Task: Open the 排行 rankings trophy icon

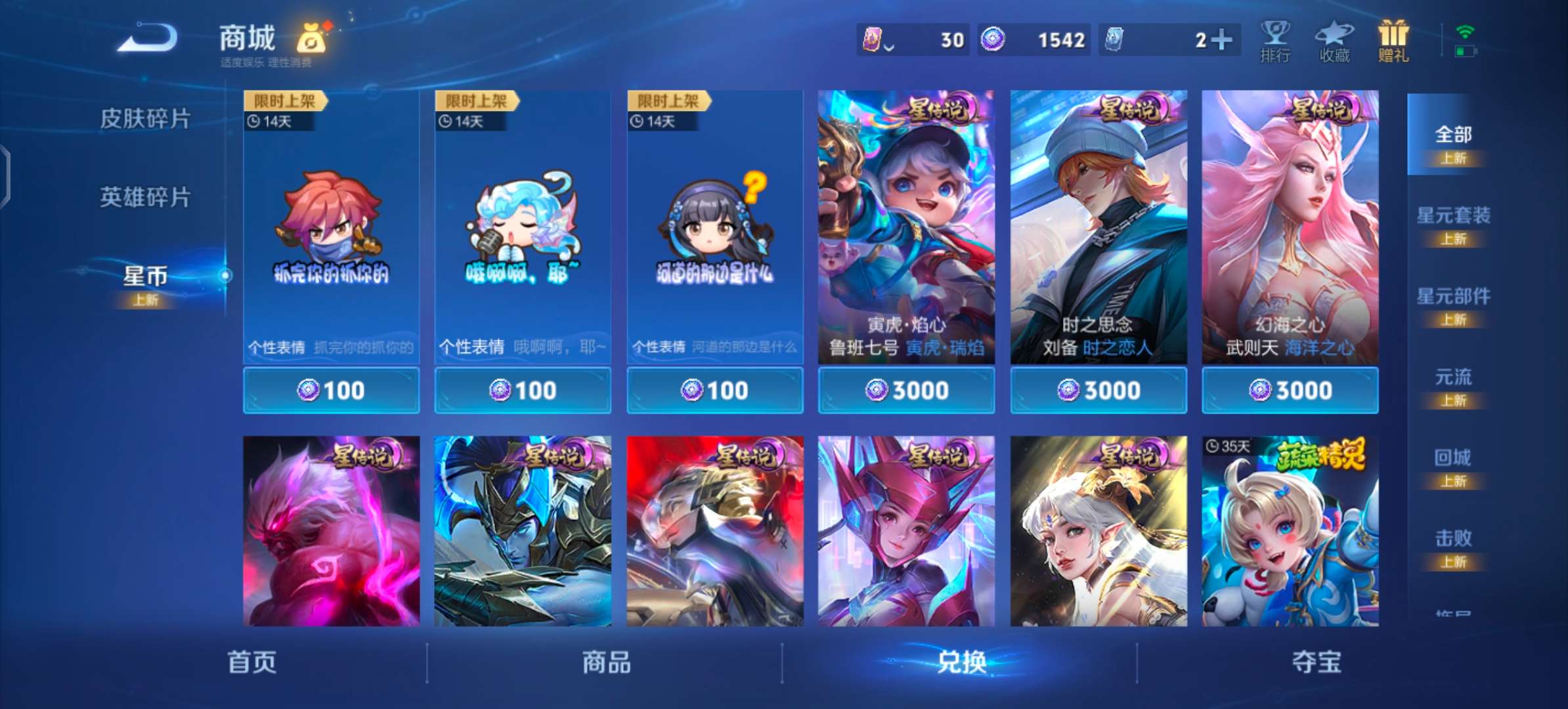Action: [1274, 41]
